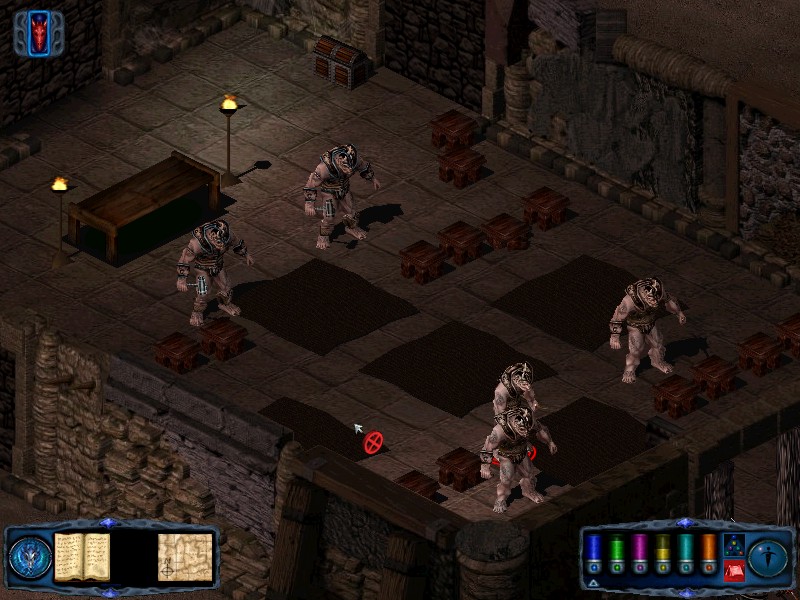Viewport: 800px width, 600px height.
Task: Open the colored gems triangle icon
Action: tap(732, 544)
